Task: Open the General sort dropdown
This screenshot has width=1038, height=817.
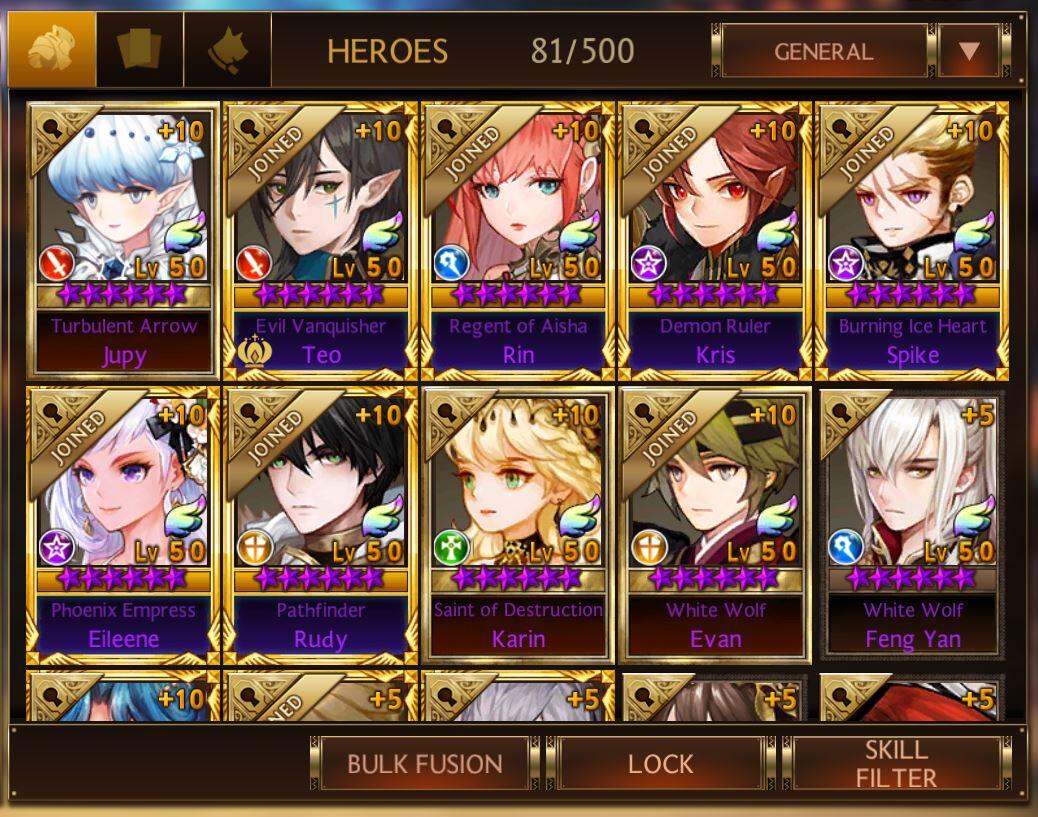Action: (823, 51)
